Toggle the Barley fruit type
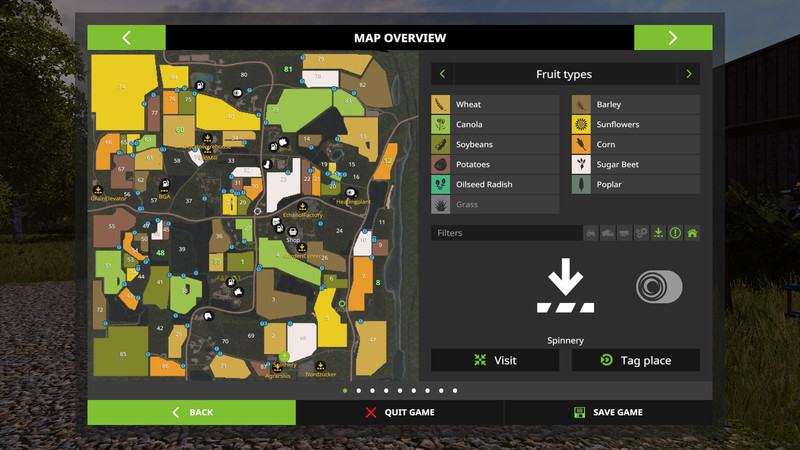The image size is (800, 450). [x=635, y=104]
